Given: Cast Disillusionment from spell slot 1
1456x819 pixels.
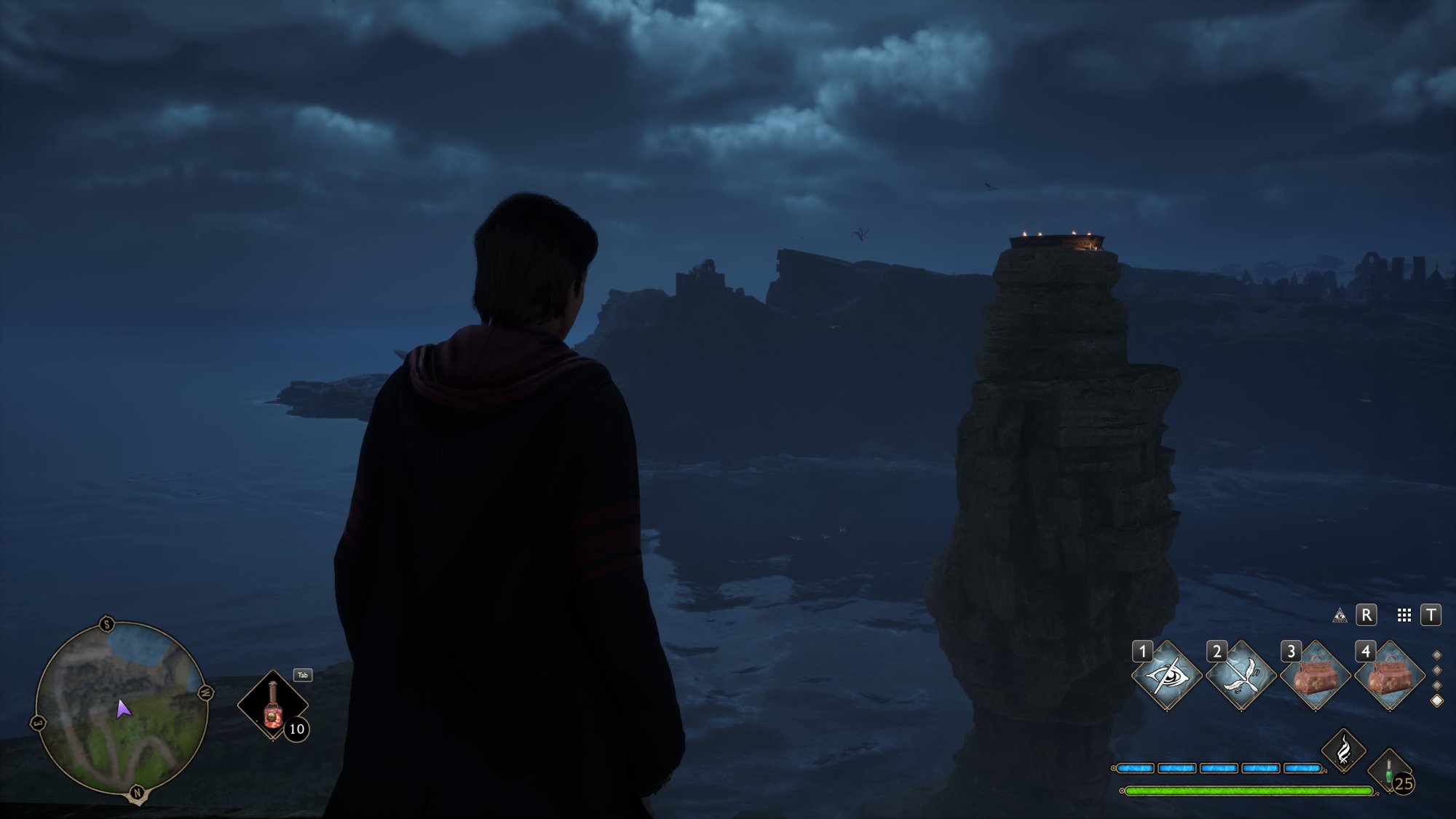Looking at the screenshot, I should click(x=1167, y=676).
